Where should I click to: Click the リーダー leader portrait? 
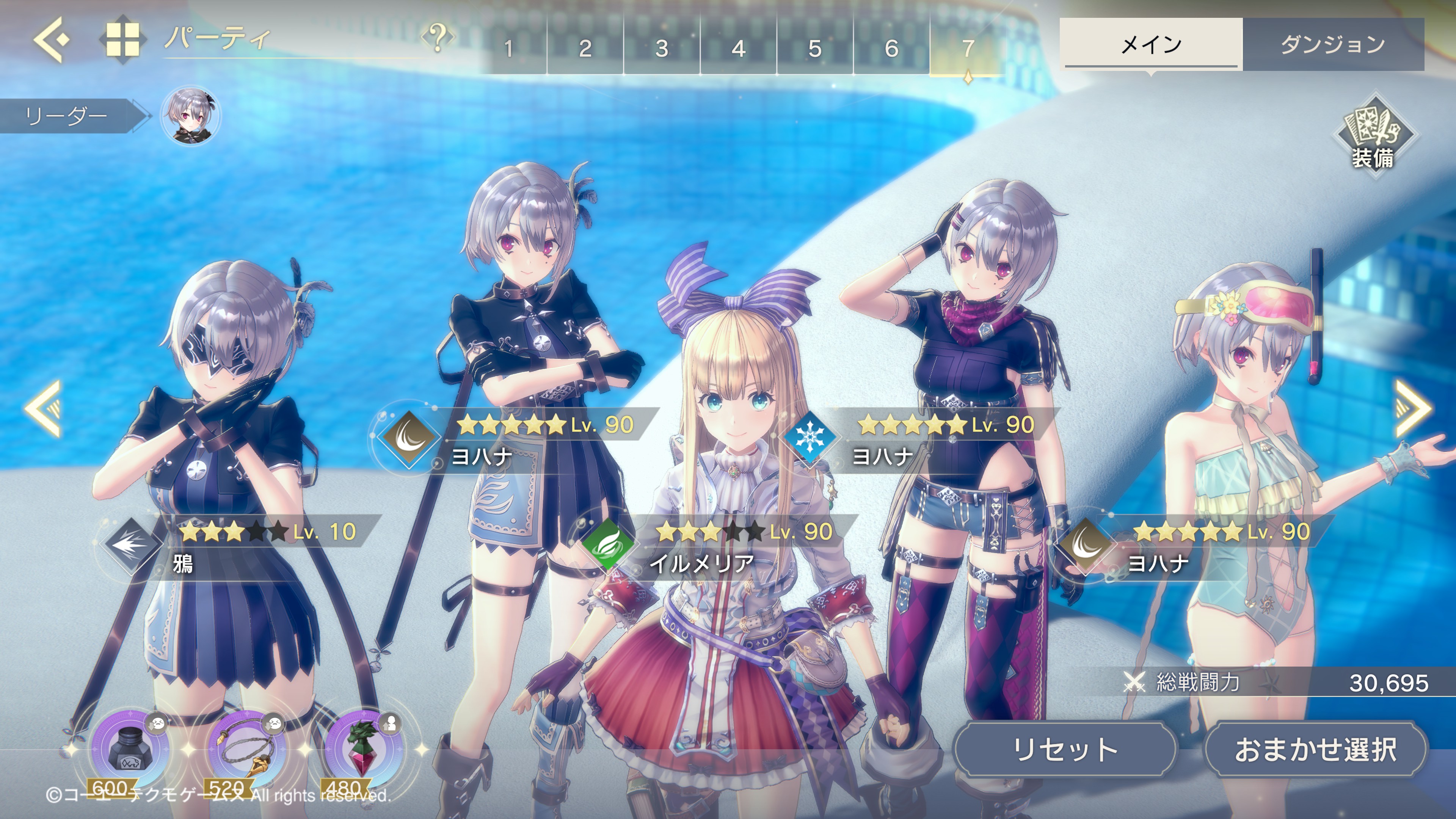click(x=190, y=116)
